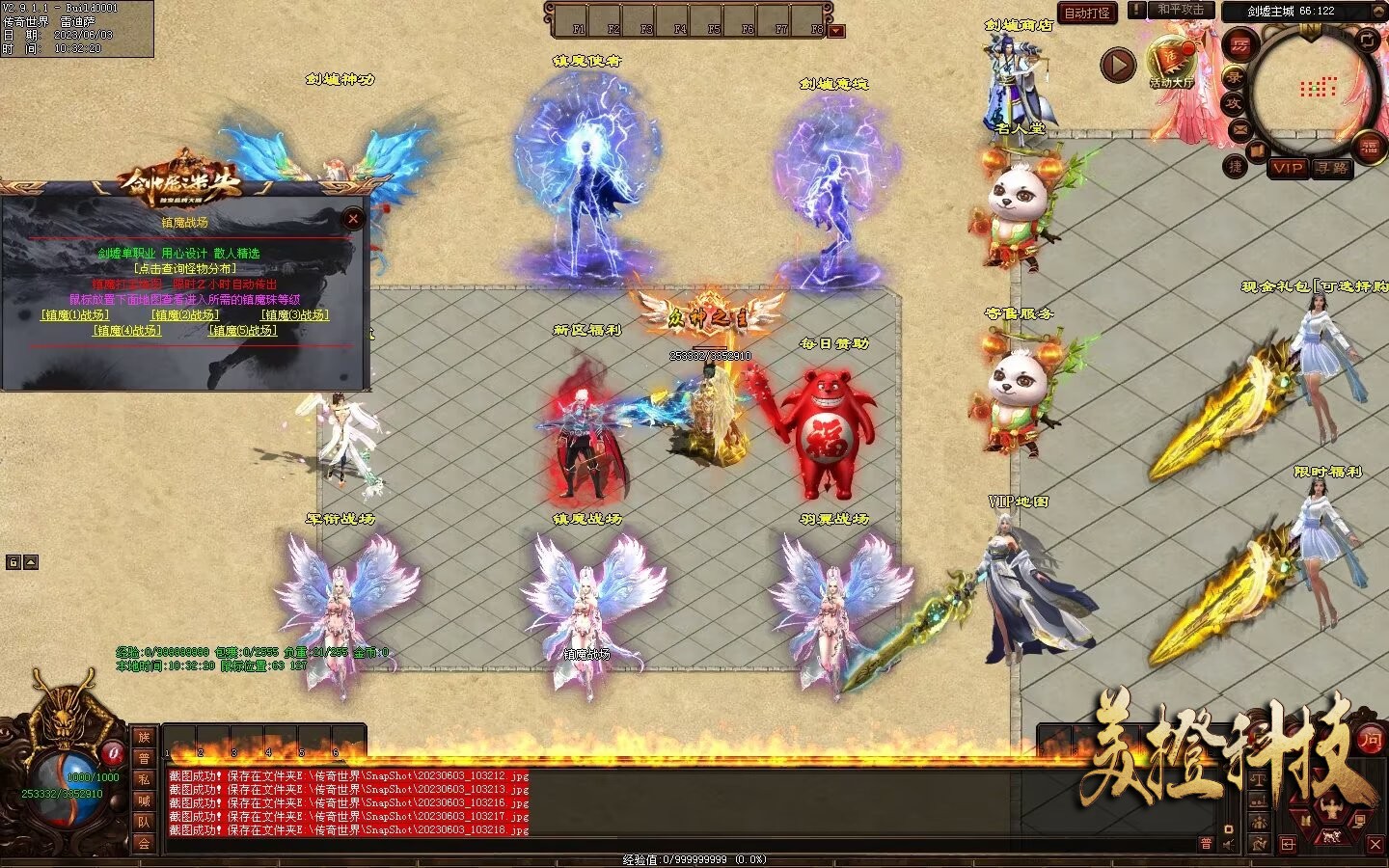Toggle the 自动打怪 auto-fight button

tap(1087, 14)
